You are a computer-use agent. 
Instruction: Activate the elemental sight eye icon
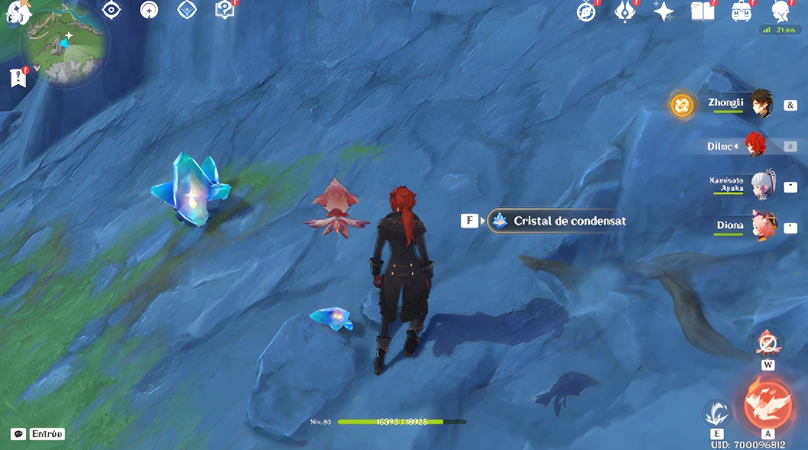click(111, 10)
